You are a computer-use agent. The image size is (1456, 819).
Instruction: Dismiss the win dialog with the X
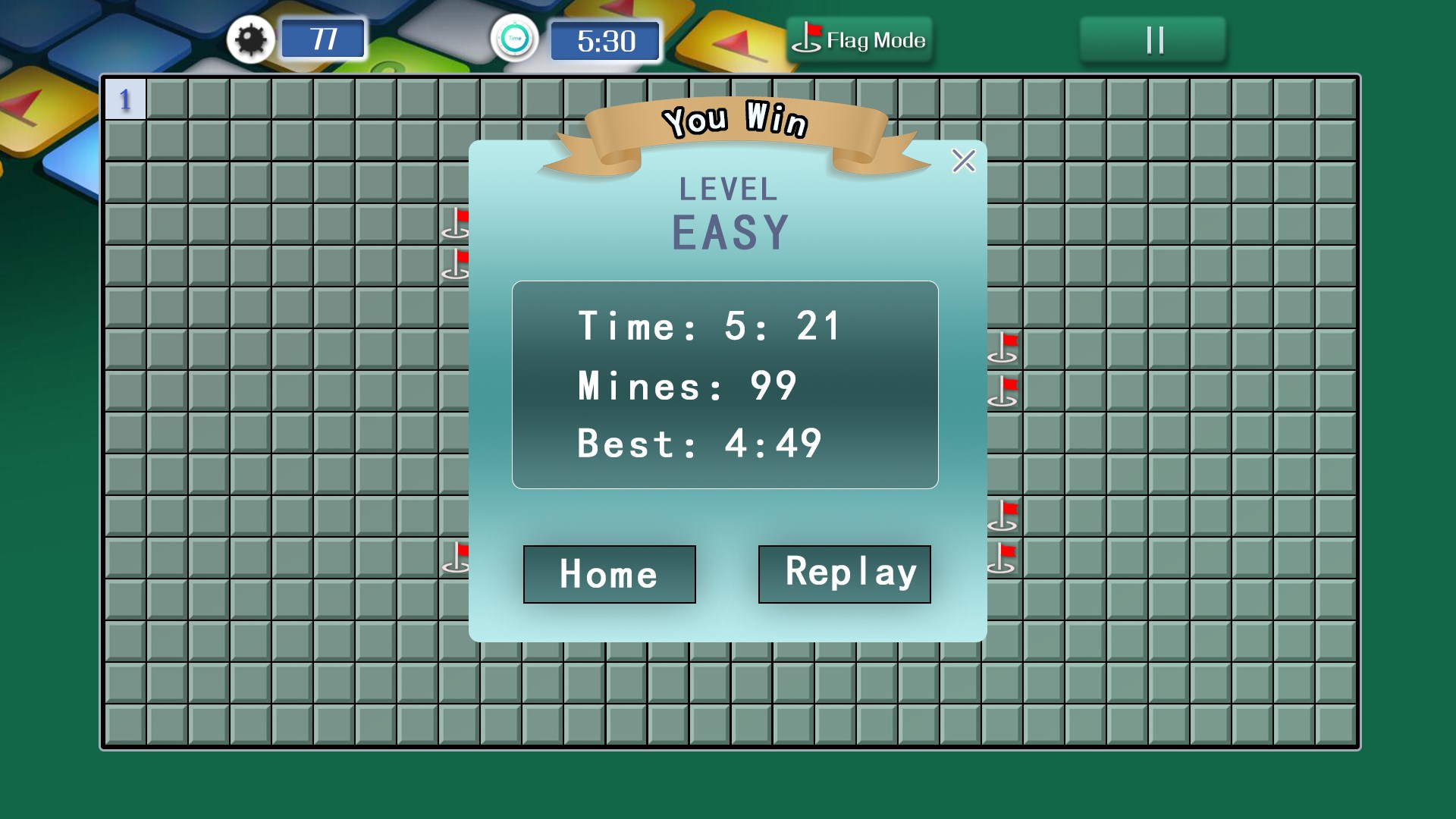(962, 162)
